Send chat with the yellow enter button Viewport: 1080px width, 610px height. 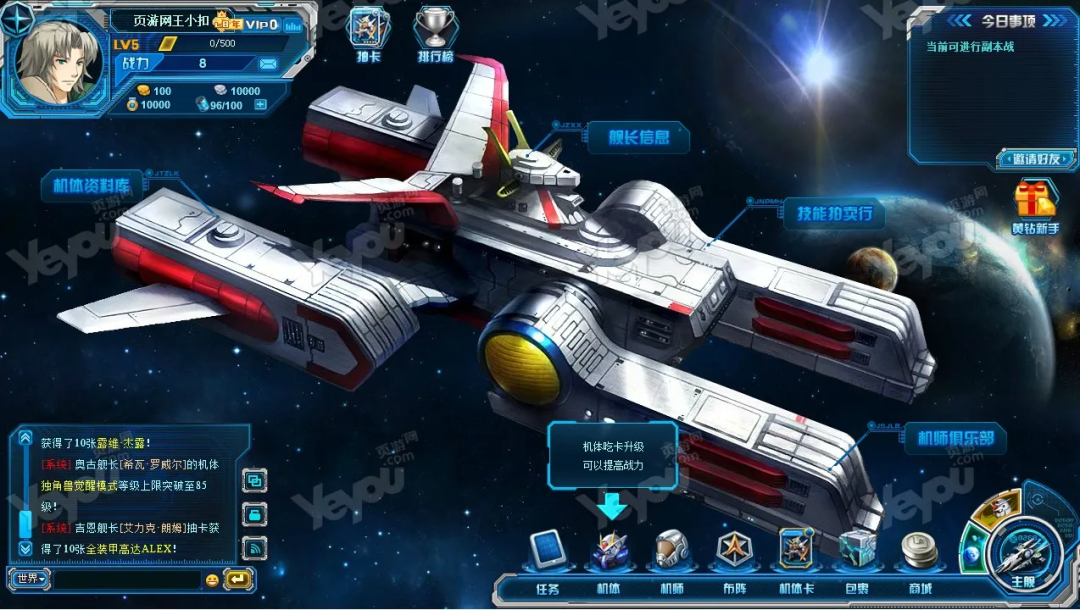click(238, 579)
